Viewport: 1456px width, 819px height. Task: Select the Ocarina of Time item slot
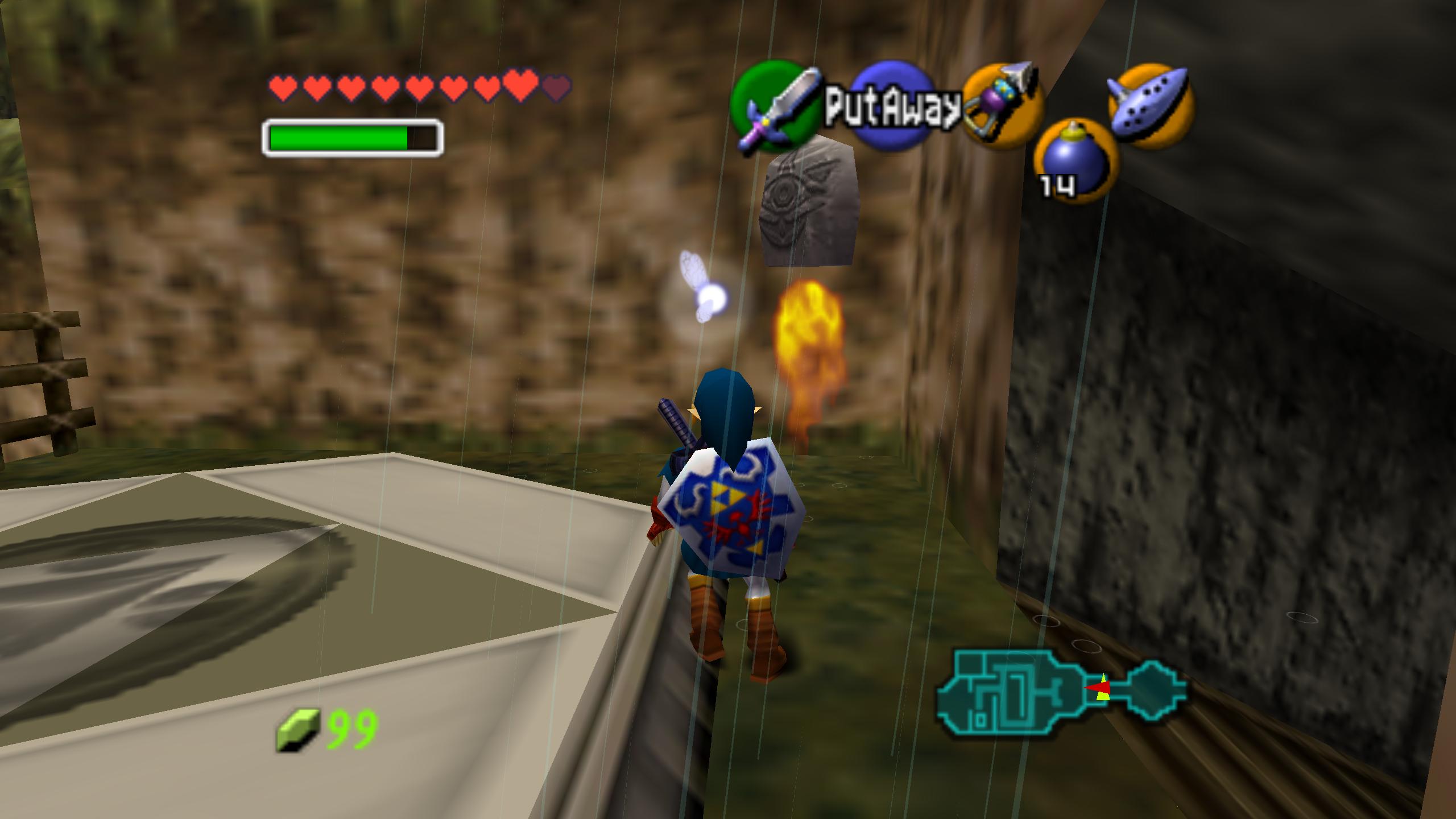[x=1151, y=106]
